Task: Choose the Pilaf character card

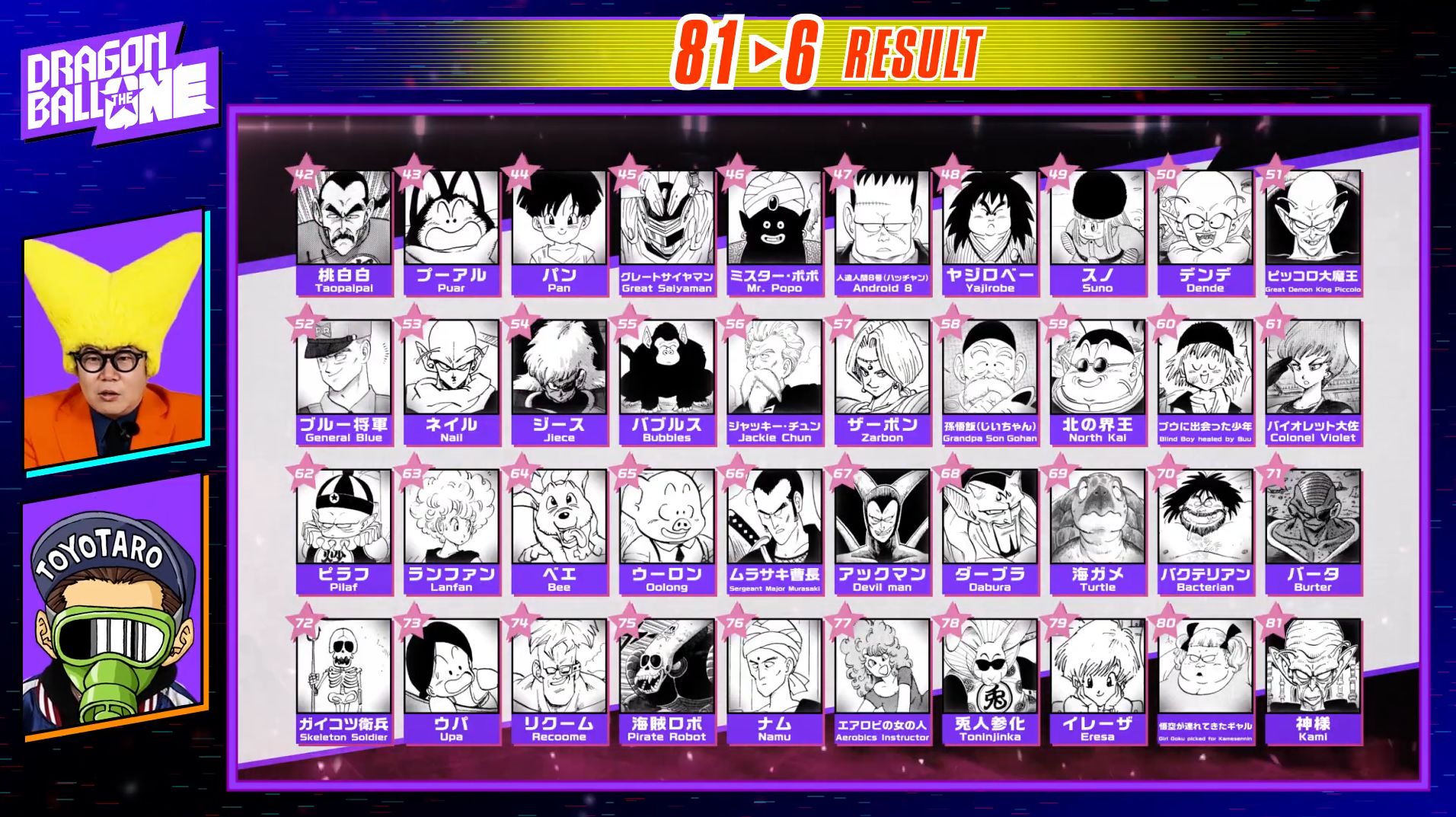Action: (x=343, y=531)
